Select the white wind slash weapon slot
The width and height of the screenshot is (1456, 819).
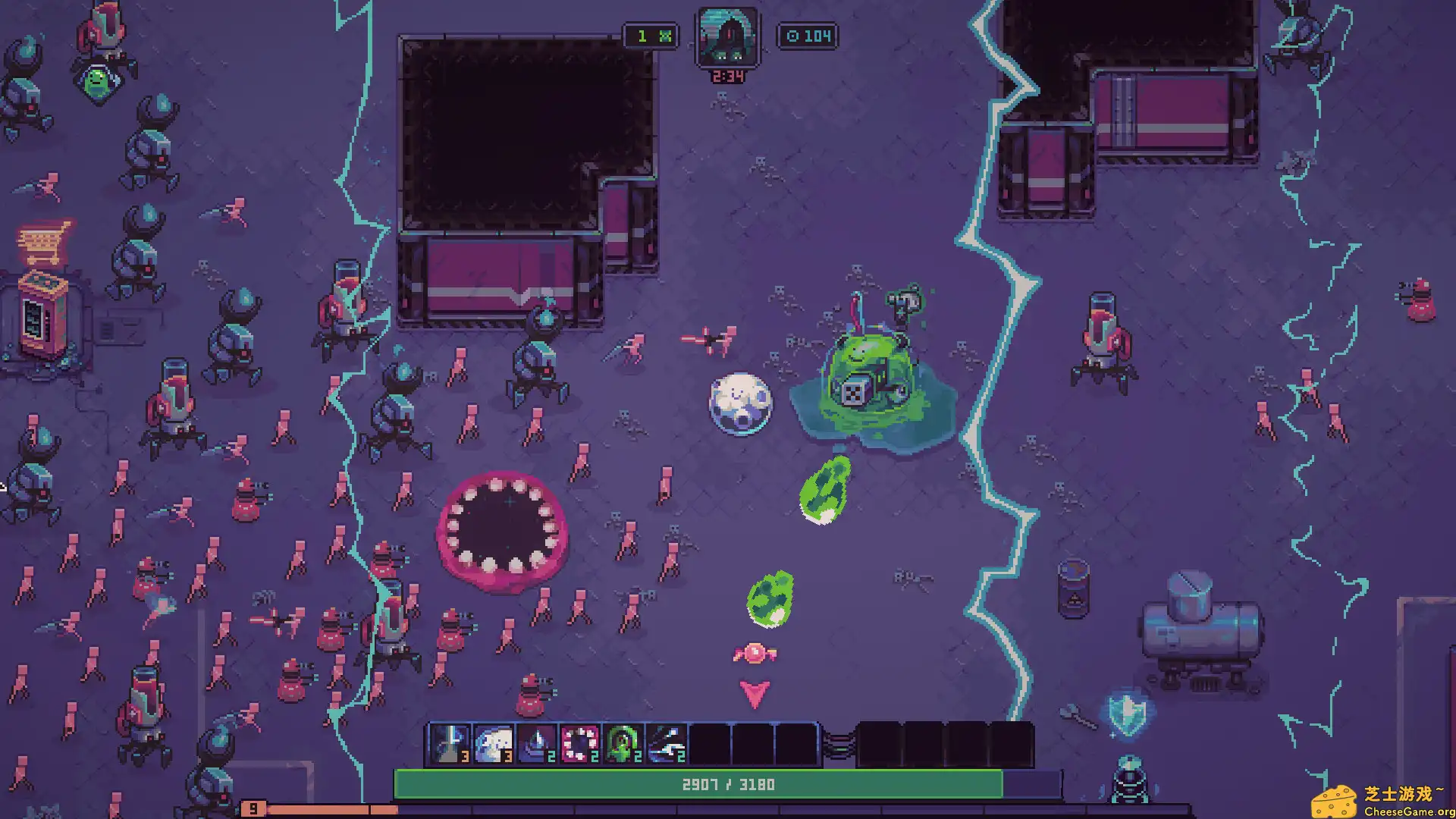point(667,744)
